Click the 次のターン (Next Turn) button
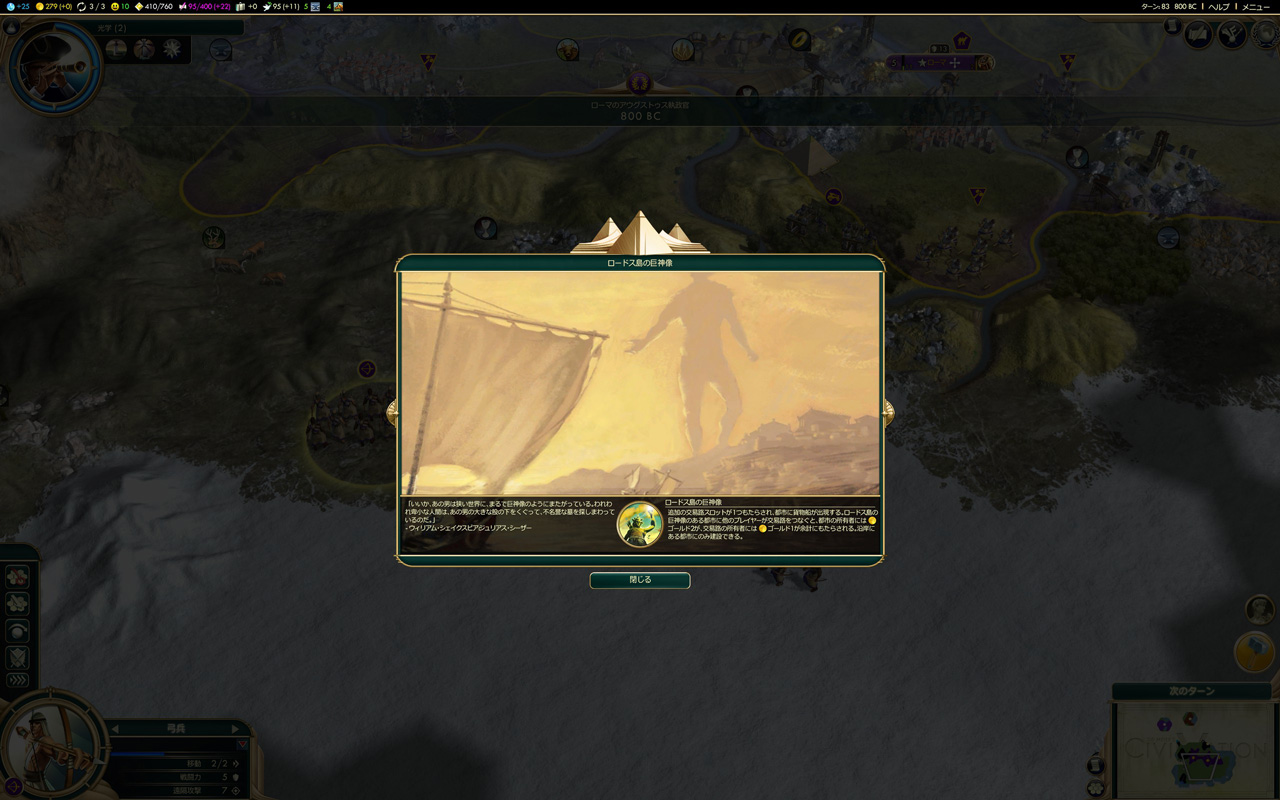 1191,691
